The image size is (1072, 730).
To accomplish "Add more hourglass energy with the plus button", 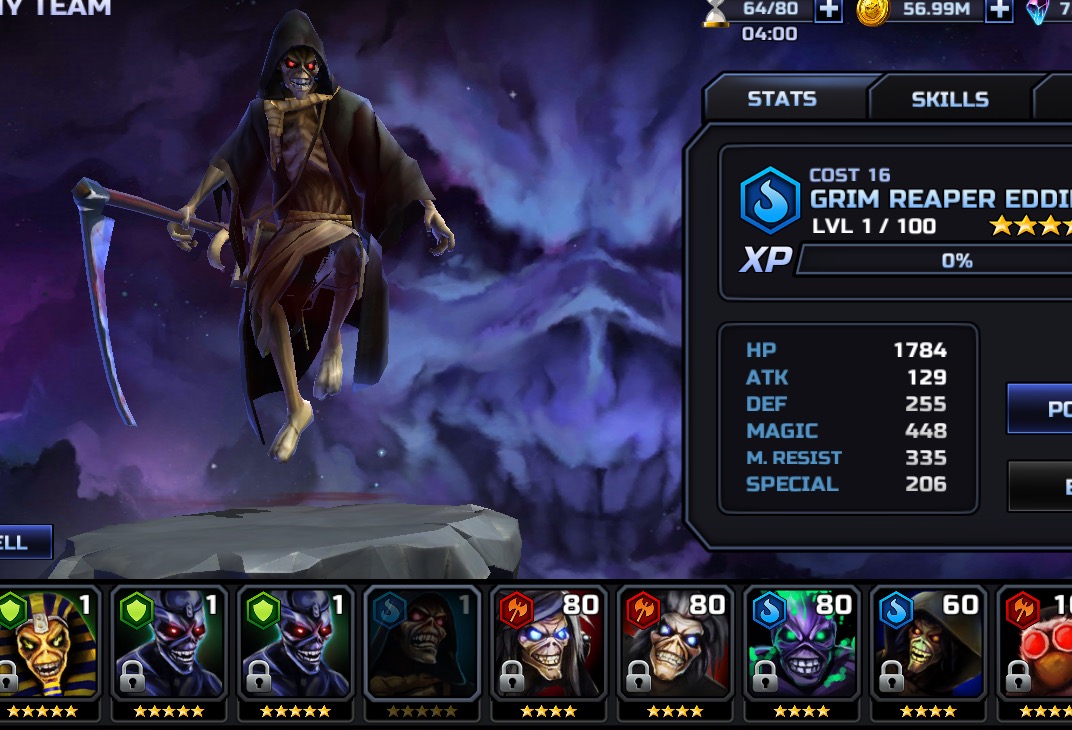I will click(x=828, y=10).
